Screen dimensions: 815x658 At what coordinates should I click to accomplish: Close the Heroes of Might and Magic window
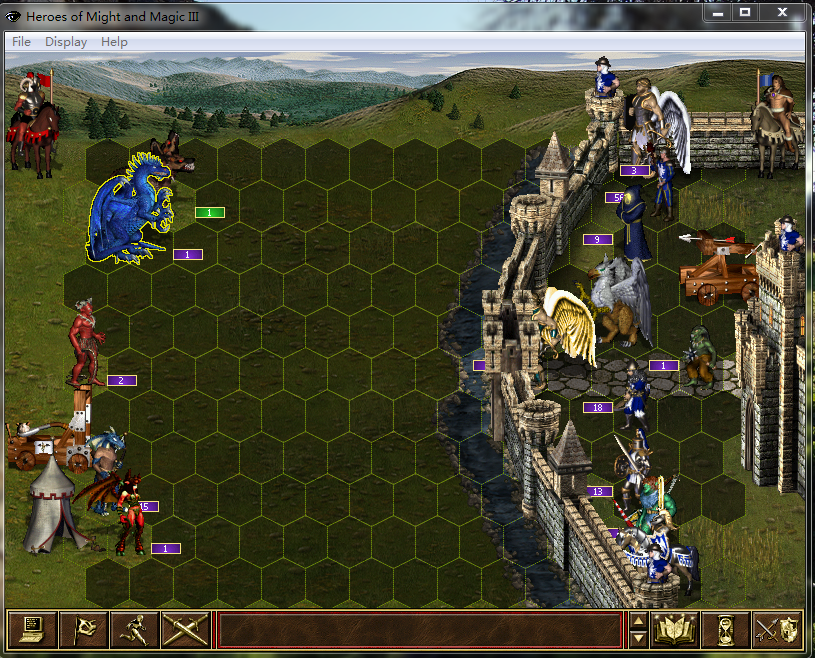pyautogui.click(x=781, y=13)
